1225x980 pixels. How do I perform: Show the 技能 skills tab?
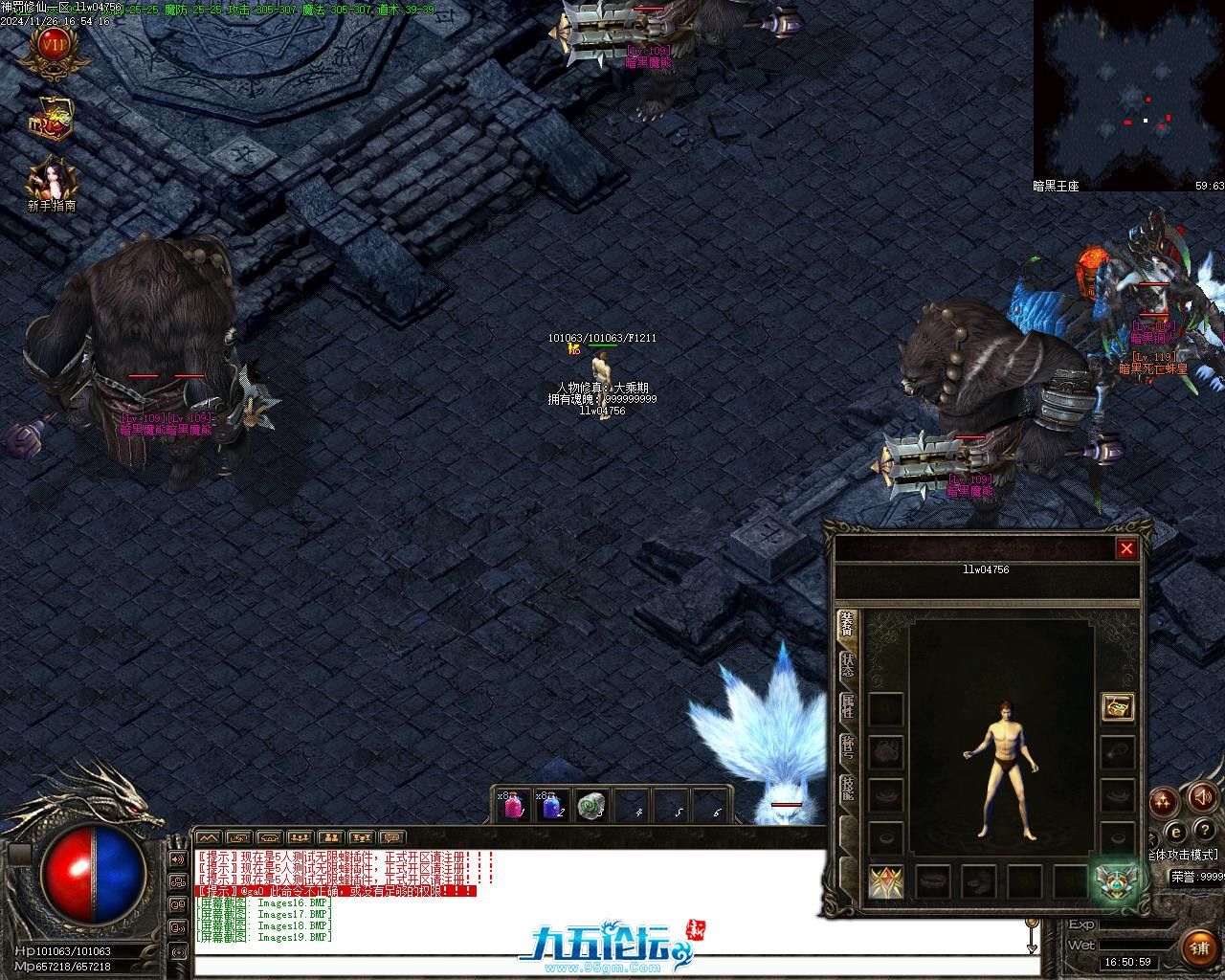(x=848, y=791)
